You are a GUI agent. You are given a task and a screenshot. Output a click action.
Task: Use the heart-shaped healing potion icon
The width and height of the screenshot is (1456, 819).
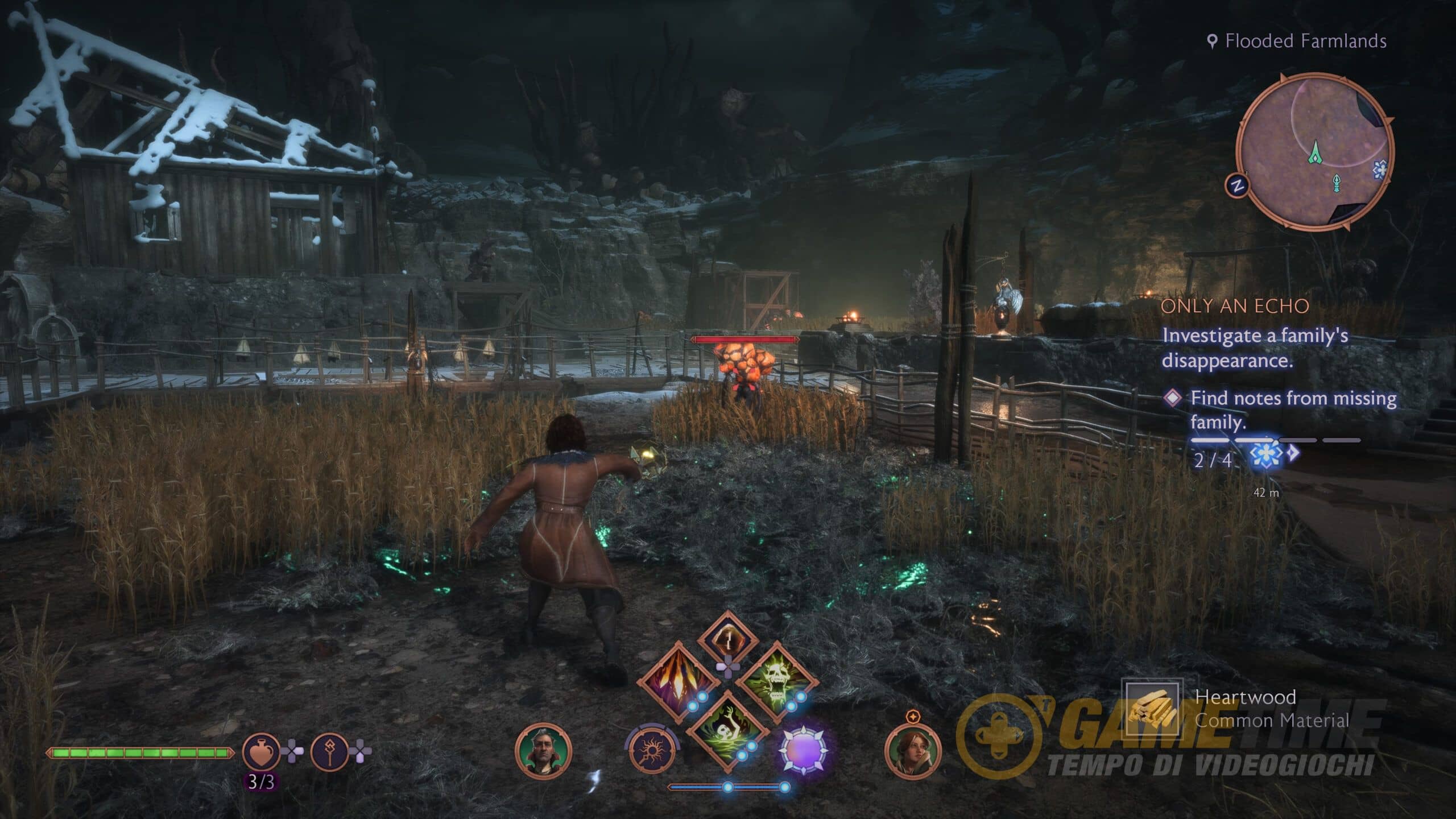(261, 752)
